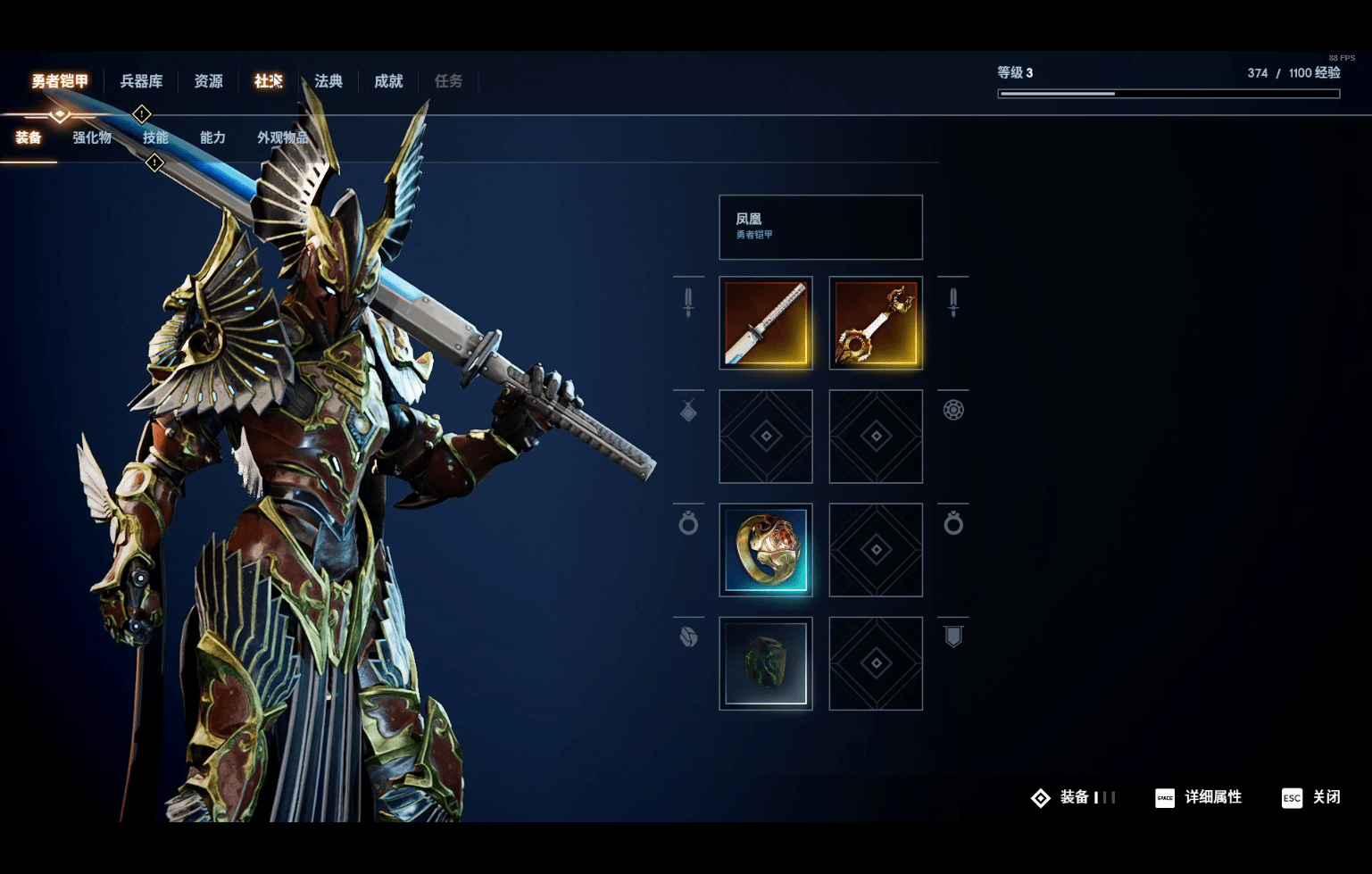
Task: Open the greyed 任务 tab
Action: click(448, 81)
